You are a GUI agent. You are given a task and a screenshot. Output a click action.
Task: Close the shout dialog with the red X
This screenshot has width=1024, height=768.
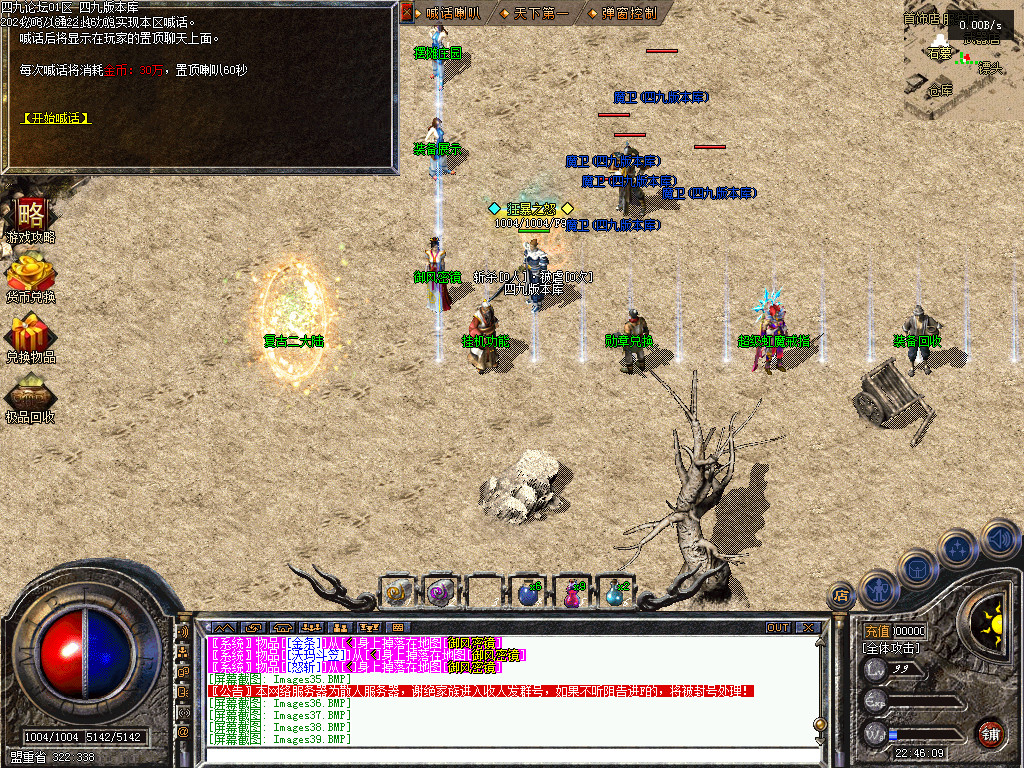[406, 13]
